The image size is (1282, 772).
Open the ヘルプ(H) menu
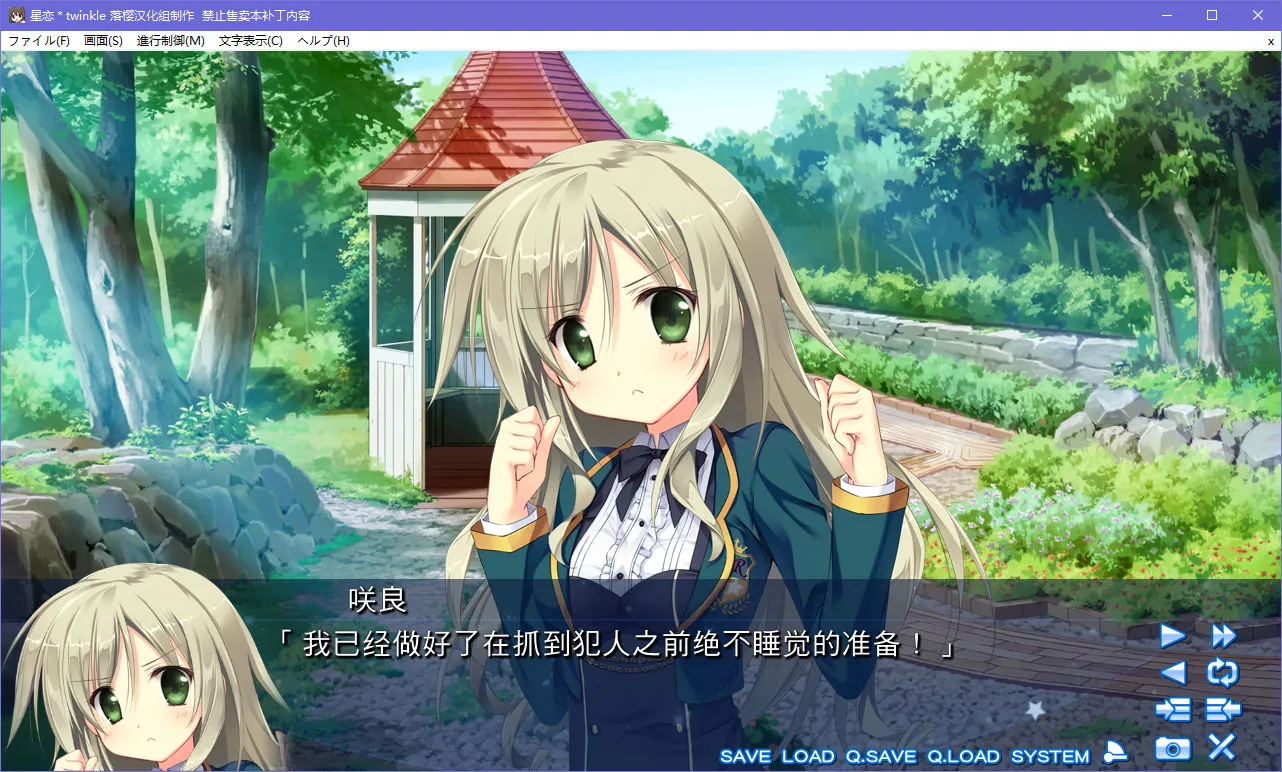[322, 40]
